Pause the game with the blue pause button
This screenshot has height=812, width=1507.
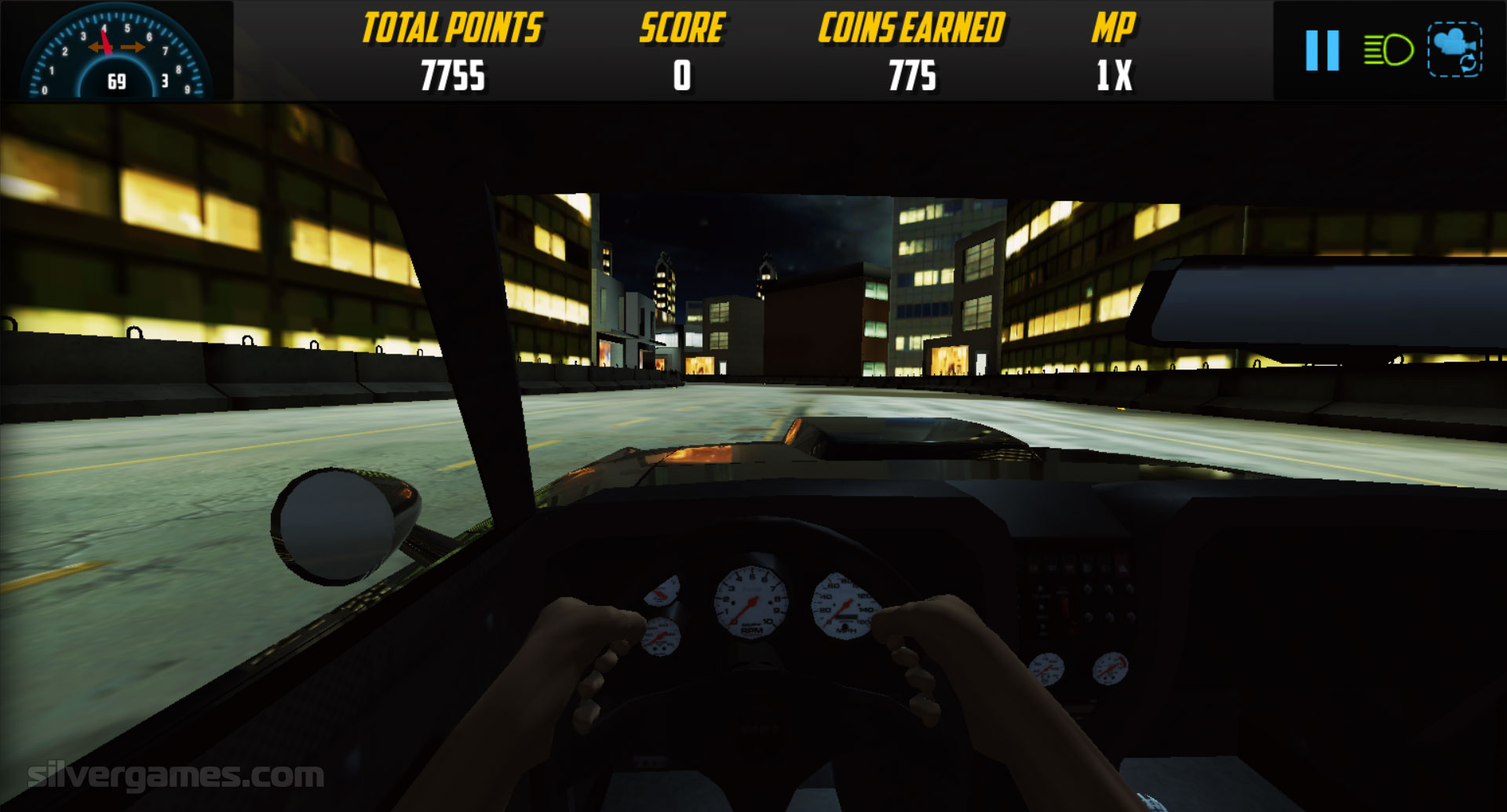pos(1322,51)
